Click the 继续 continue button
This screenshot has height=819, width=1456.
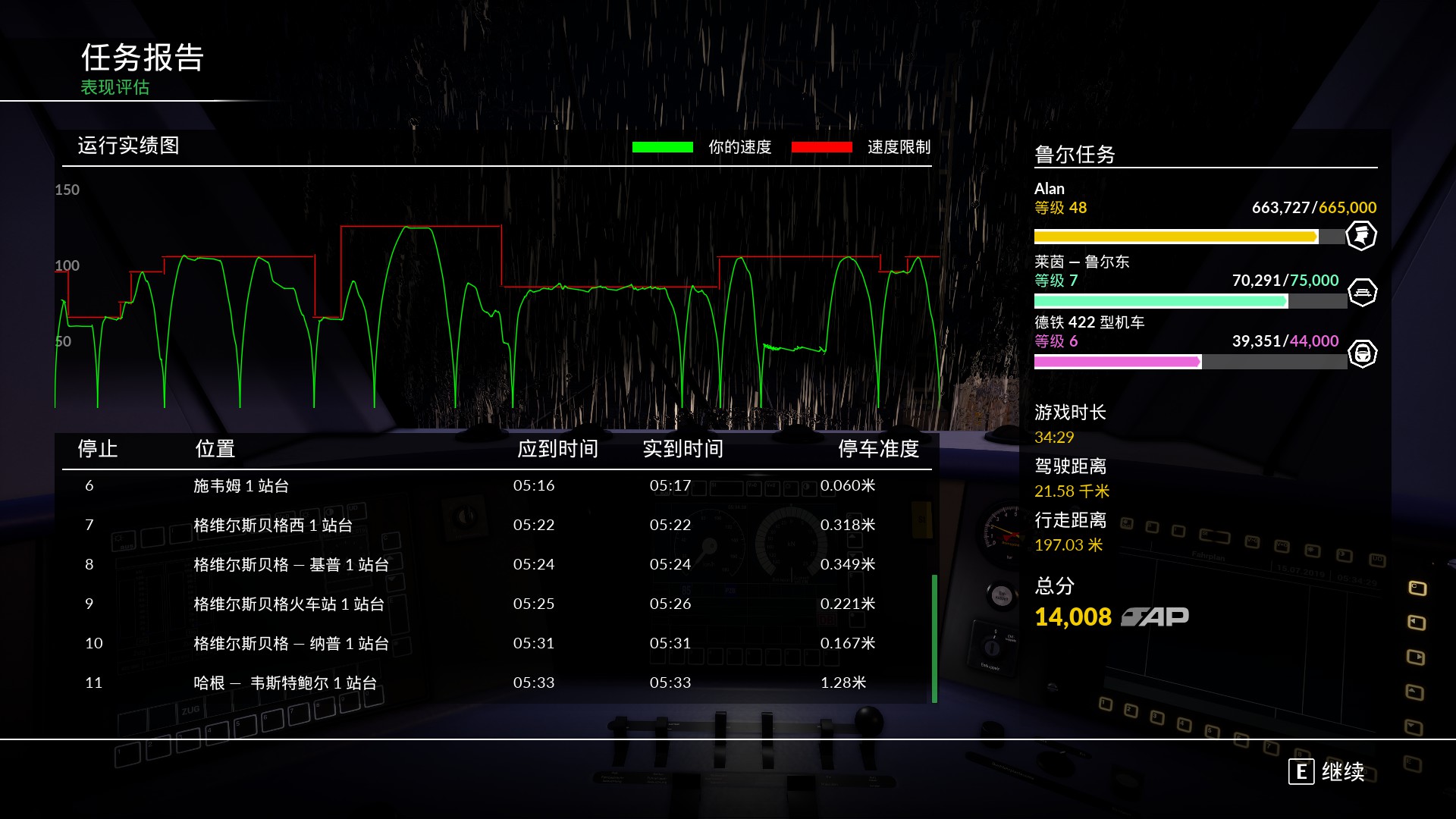pos(1327,772)
